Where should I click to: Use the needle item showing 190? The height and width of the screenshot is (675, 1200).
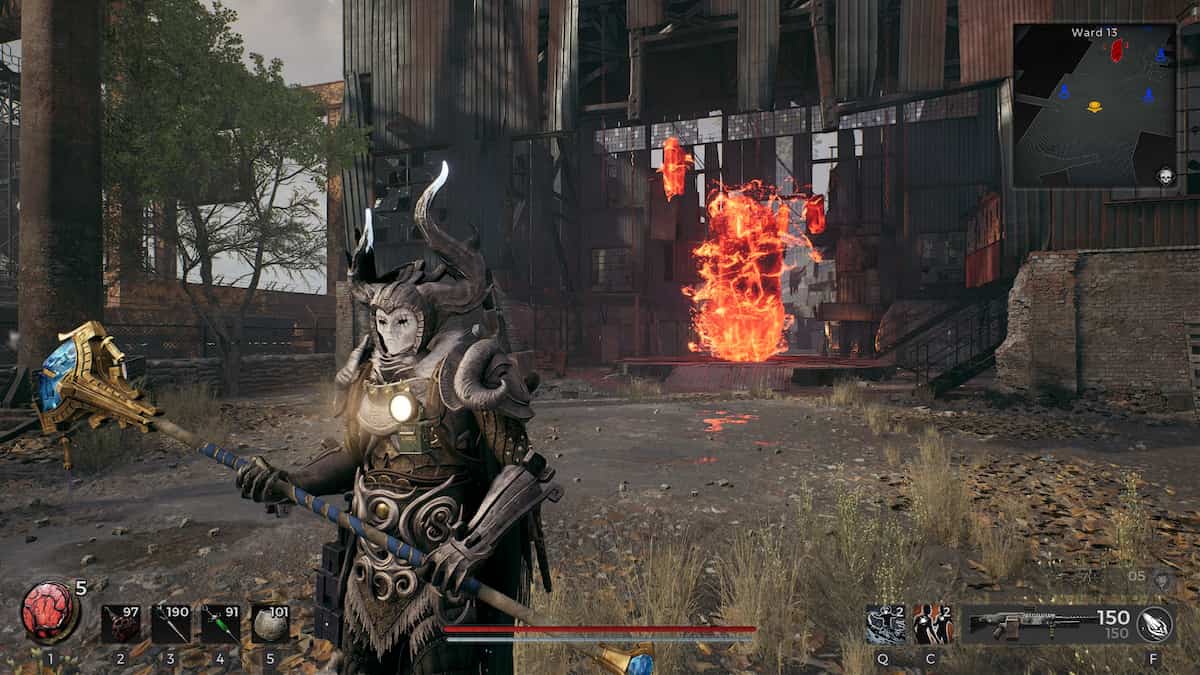tap(170, 623)
